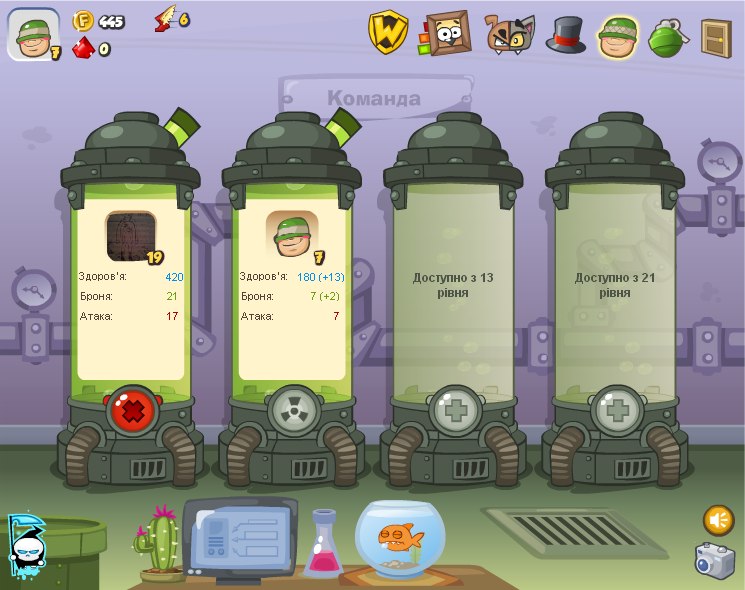Screen dimensions: 745x590
Task: Click the red ruby currency icon
Action: 83,47
